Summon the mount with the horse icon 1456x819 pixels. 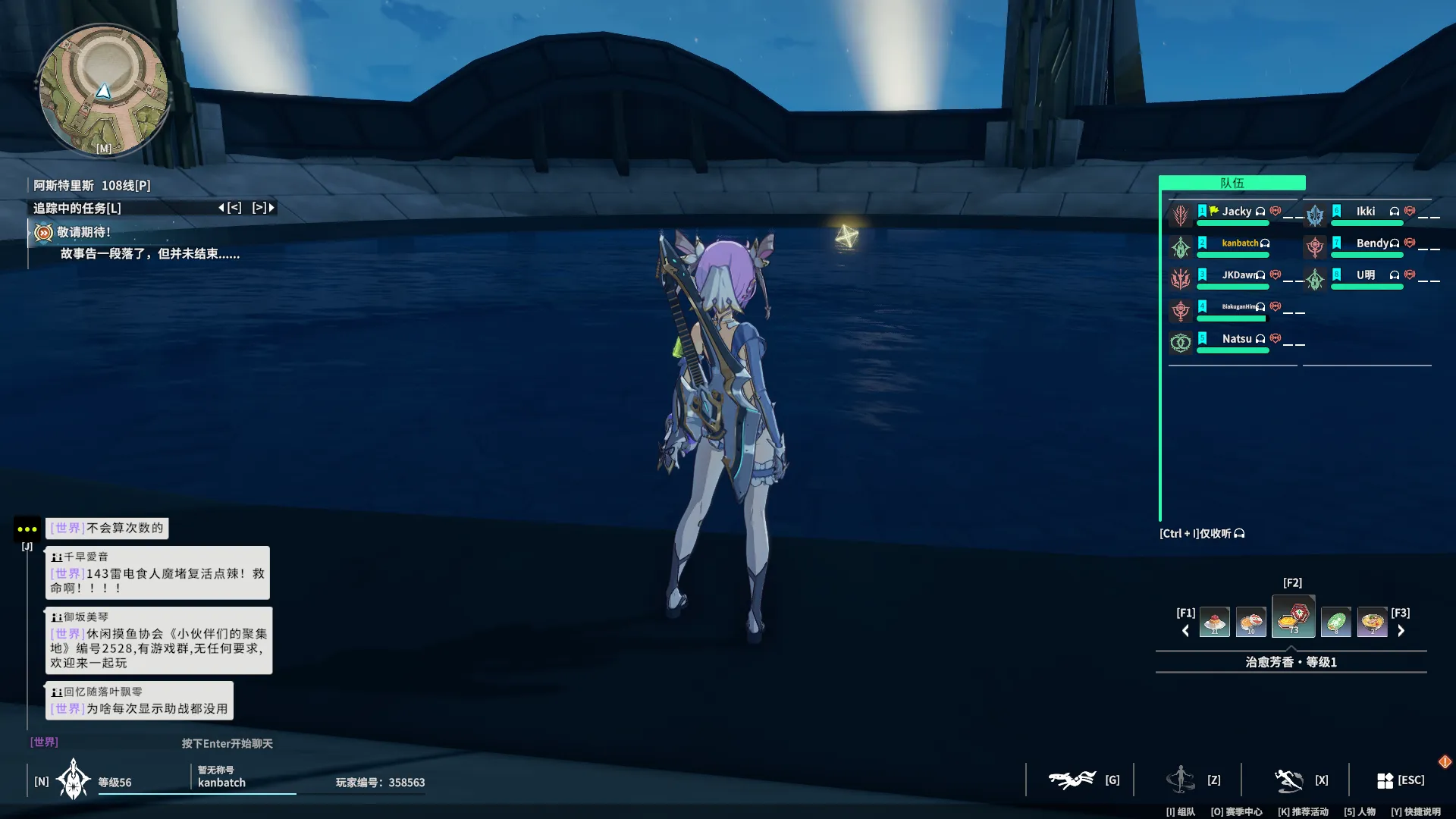[1071, 780]
